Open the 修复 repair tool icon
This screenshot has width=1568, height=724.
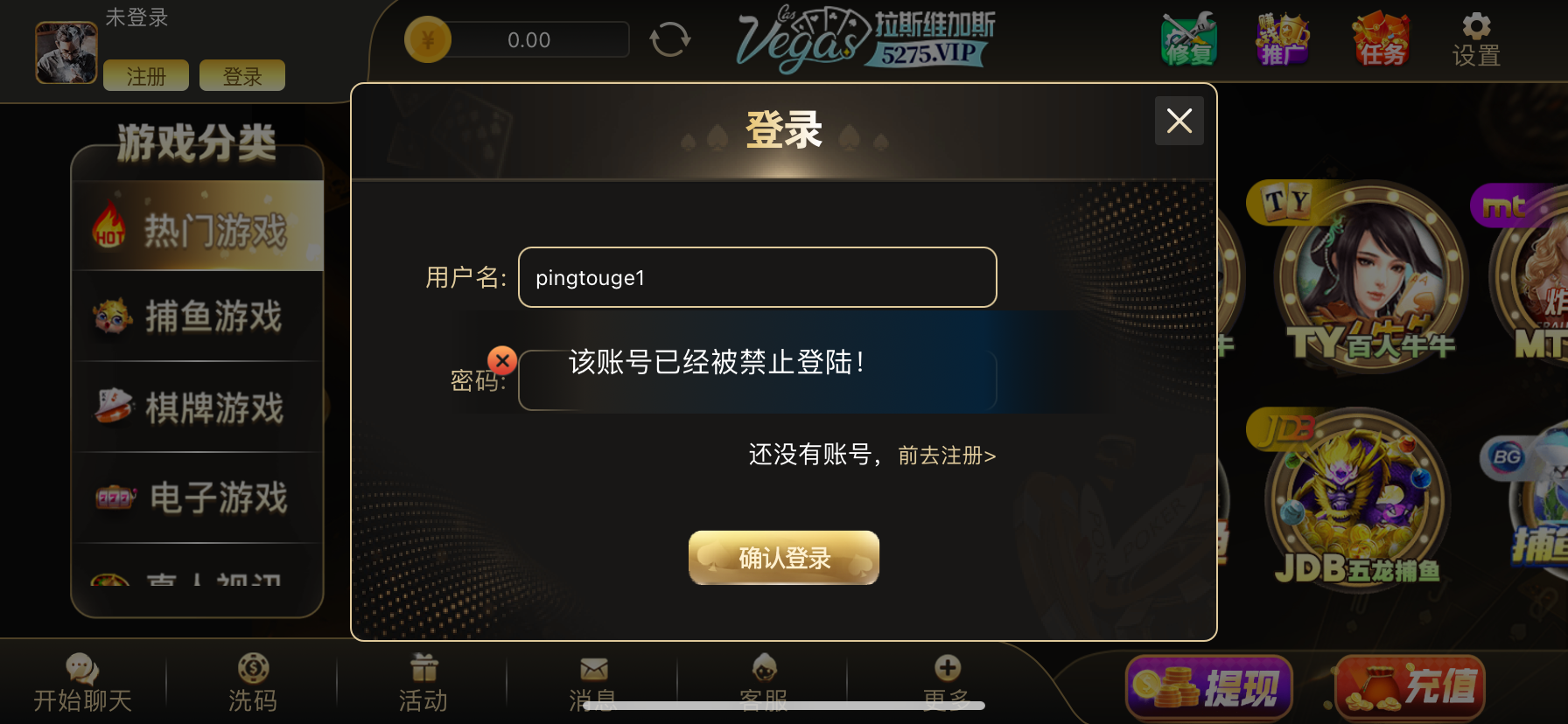click(1188, 39)
